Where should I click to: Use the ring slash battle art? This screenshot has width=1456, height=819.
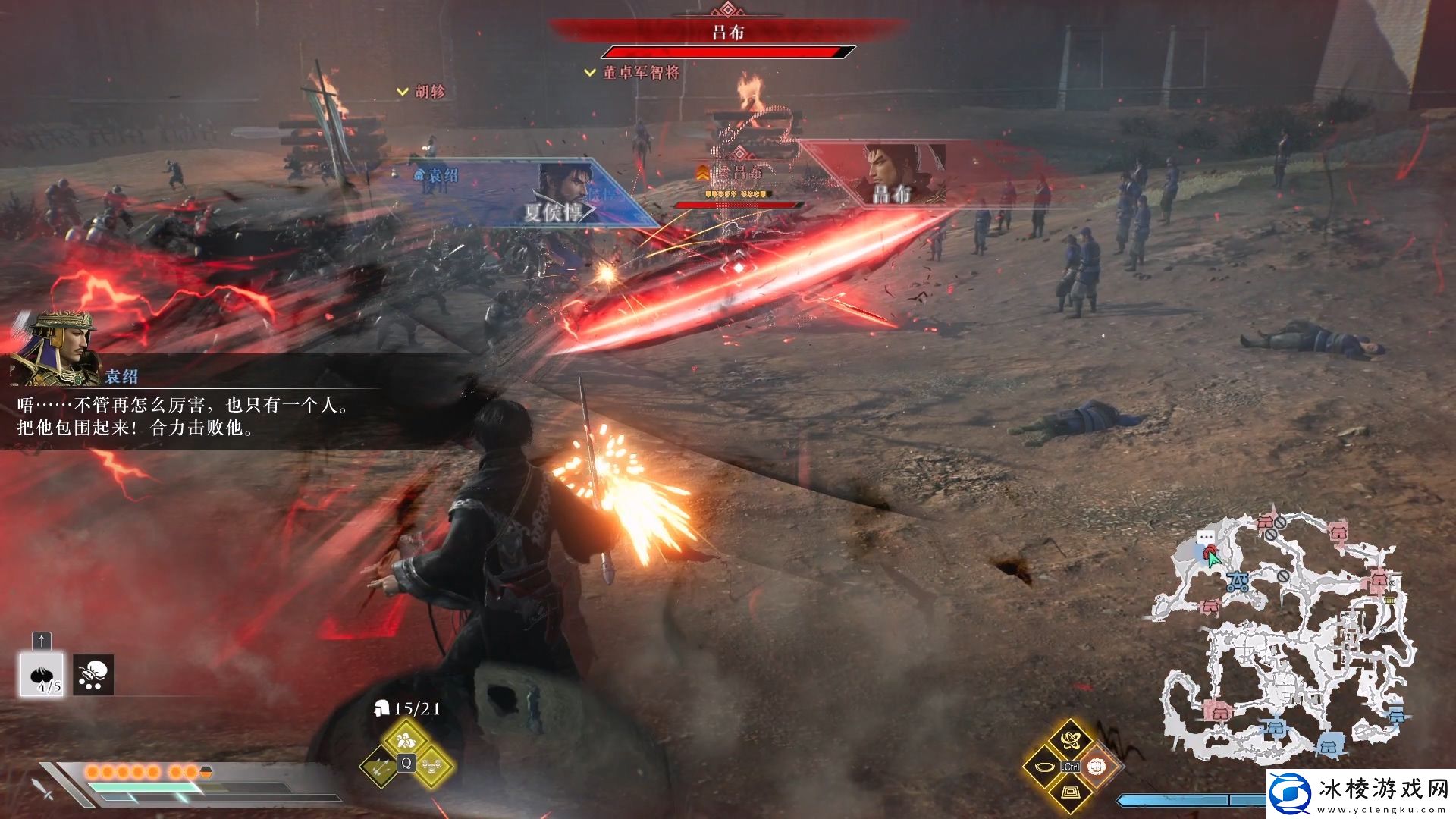pos(1045,767)
